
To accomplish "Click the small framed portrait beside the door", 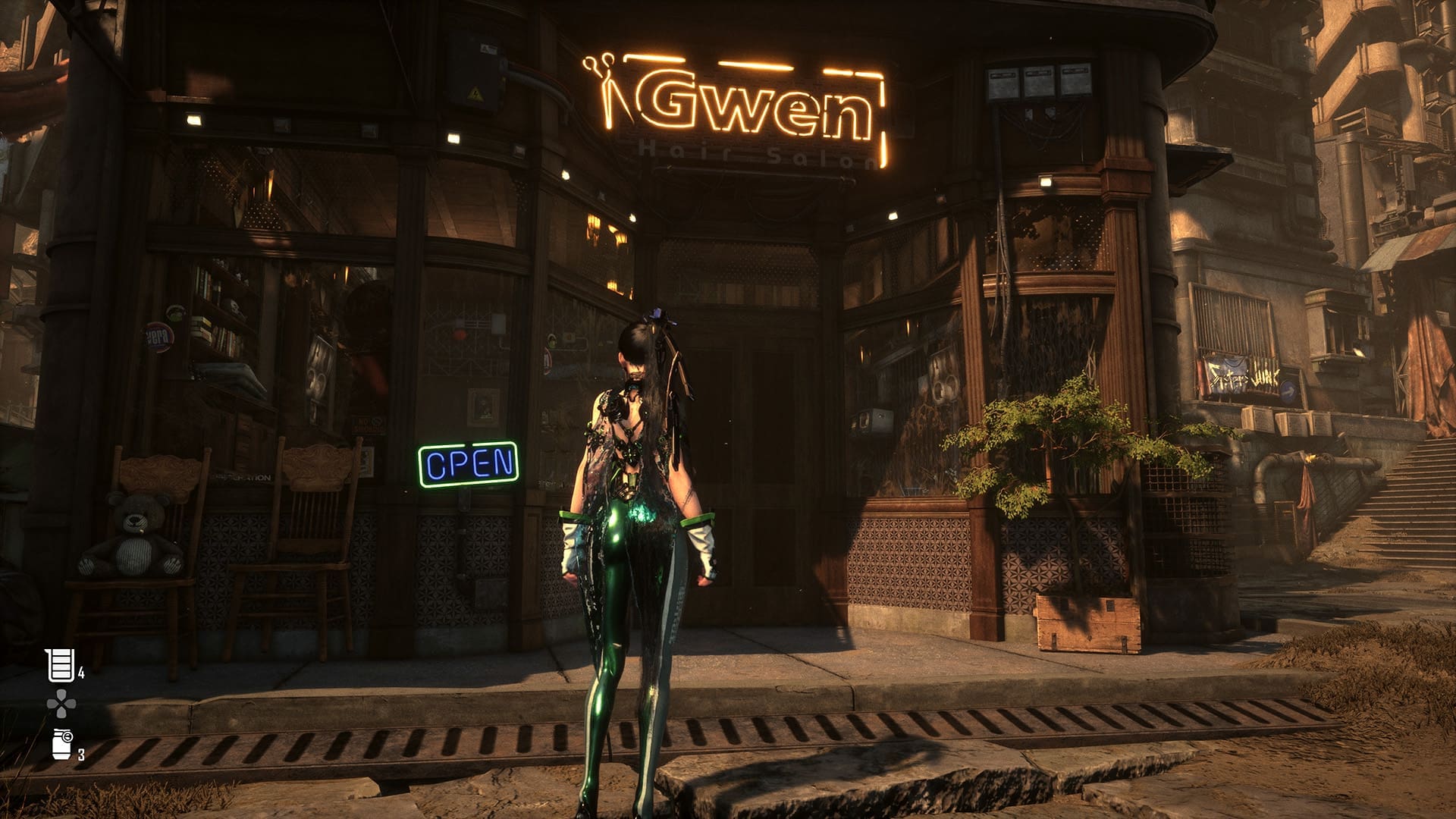I will coord(482,405).
